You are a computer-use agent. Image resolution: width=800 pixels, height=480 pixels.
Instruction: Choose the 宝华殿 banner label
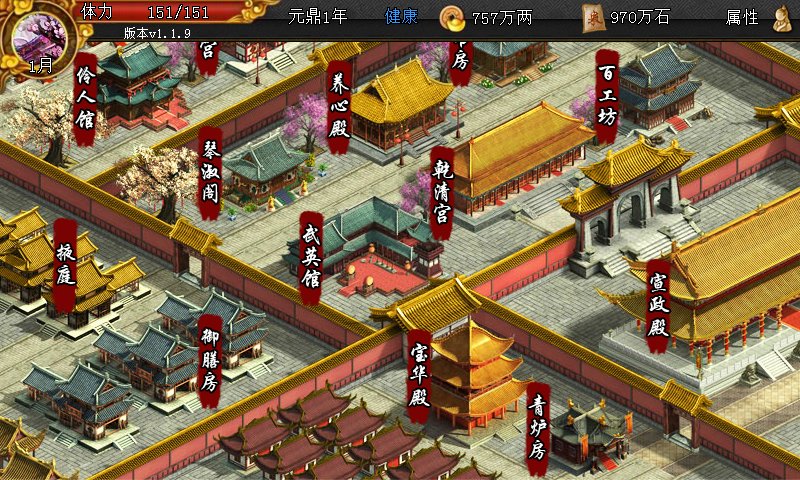pyautogui.click(x=419, y=375)
